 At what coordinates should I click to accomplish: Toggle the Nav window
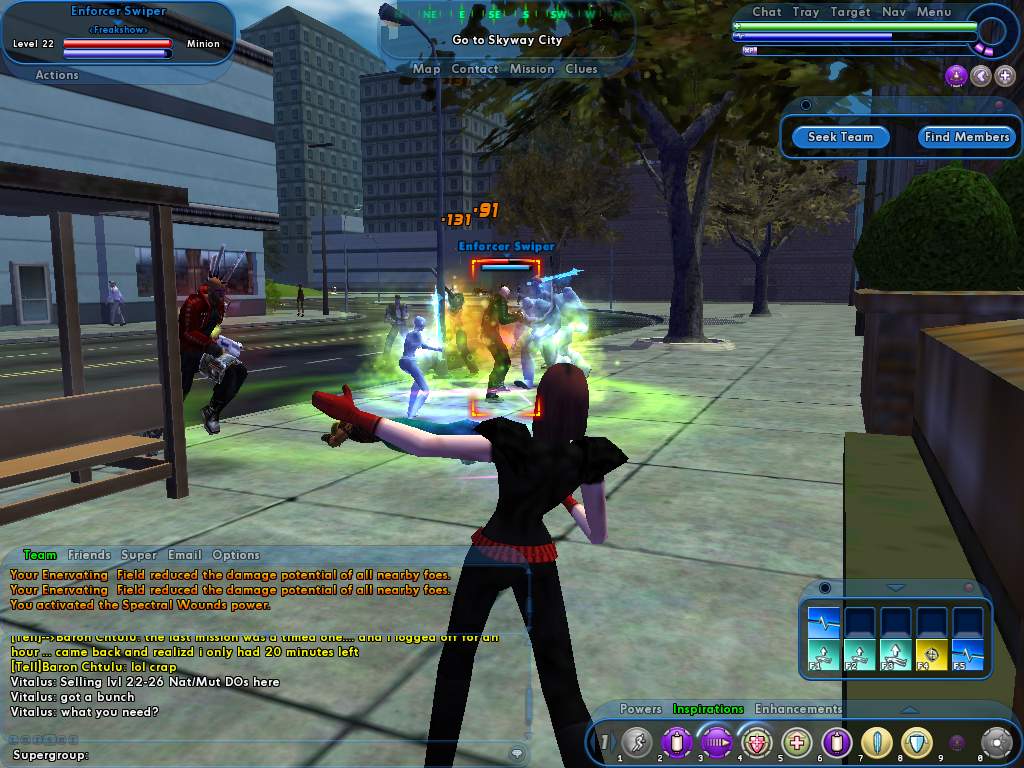[893, 12]
